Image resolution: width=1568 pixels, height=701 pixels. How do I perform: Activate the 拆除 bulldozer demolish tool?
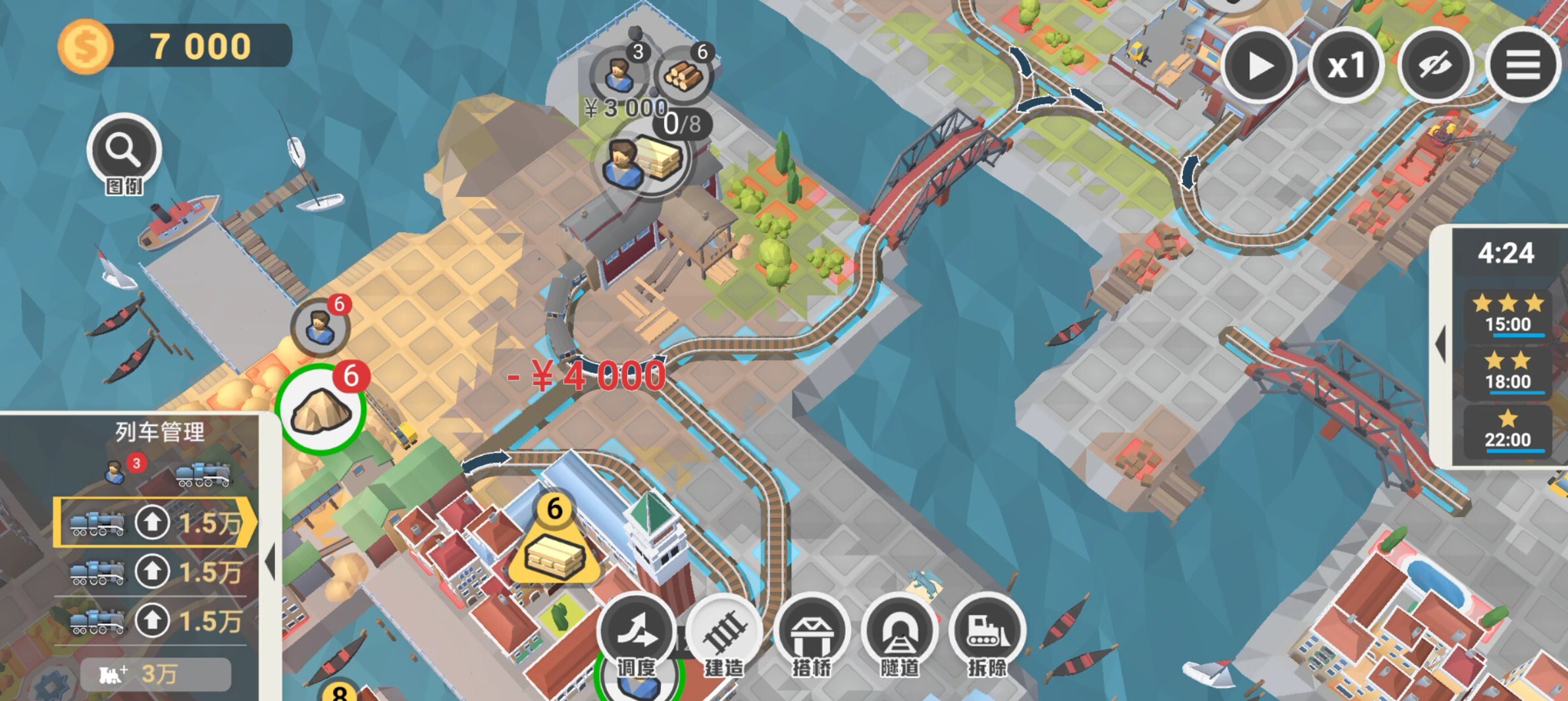[987, 635]
